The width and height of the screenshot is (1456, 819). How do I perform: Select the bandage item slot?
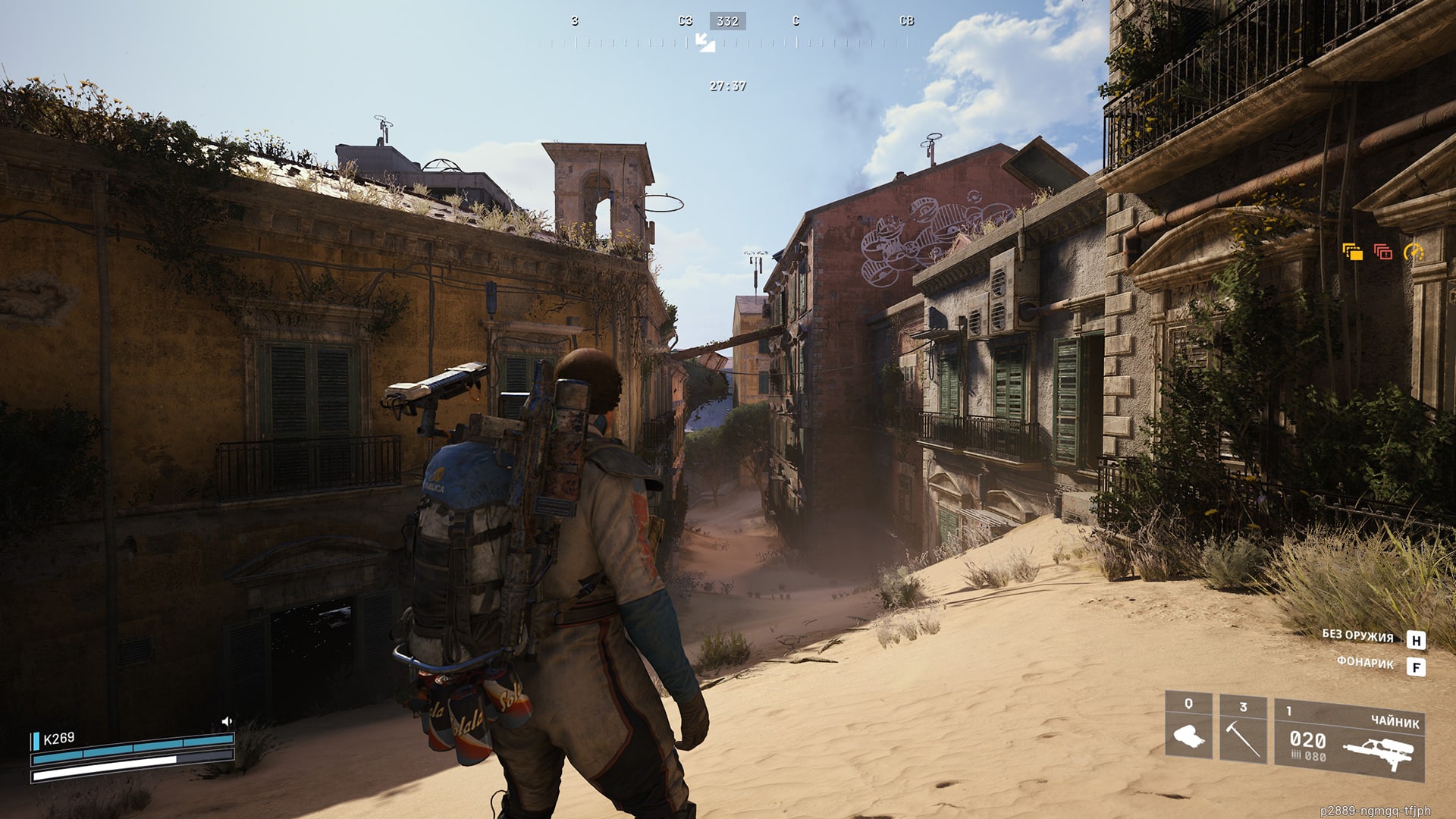point(1188,726)
